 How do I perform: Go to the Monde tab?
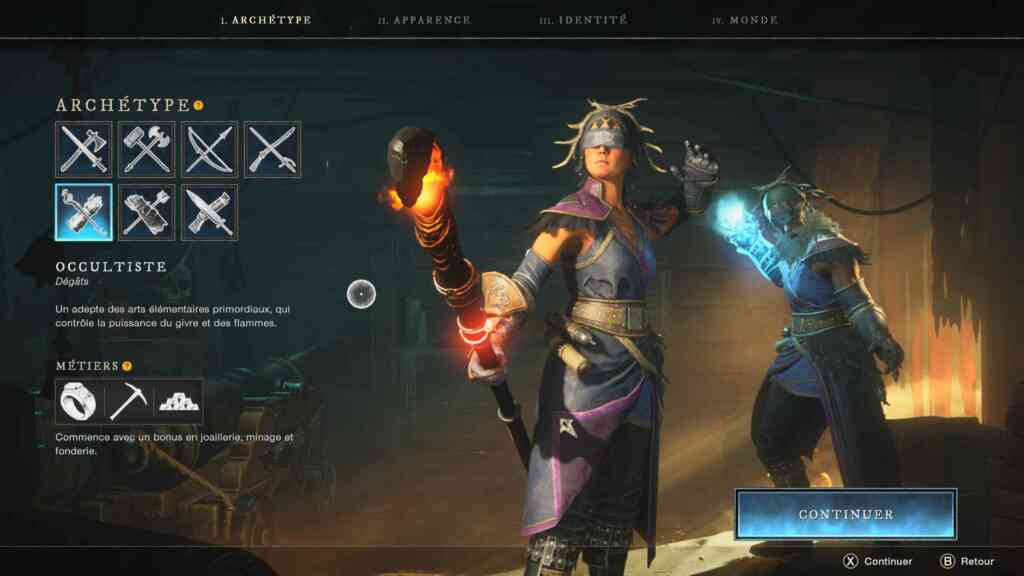tap(745, 20)
